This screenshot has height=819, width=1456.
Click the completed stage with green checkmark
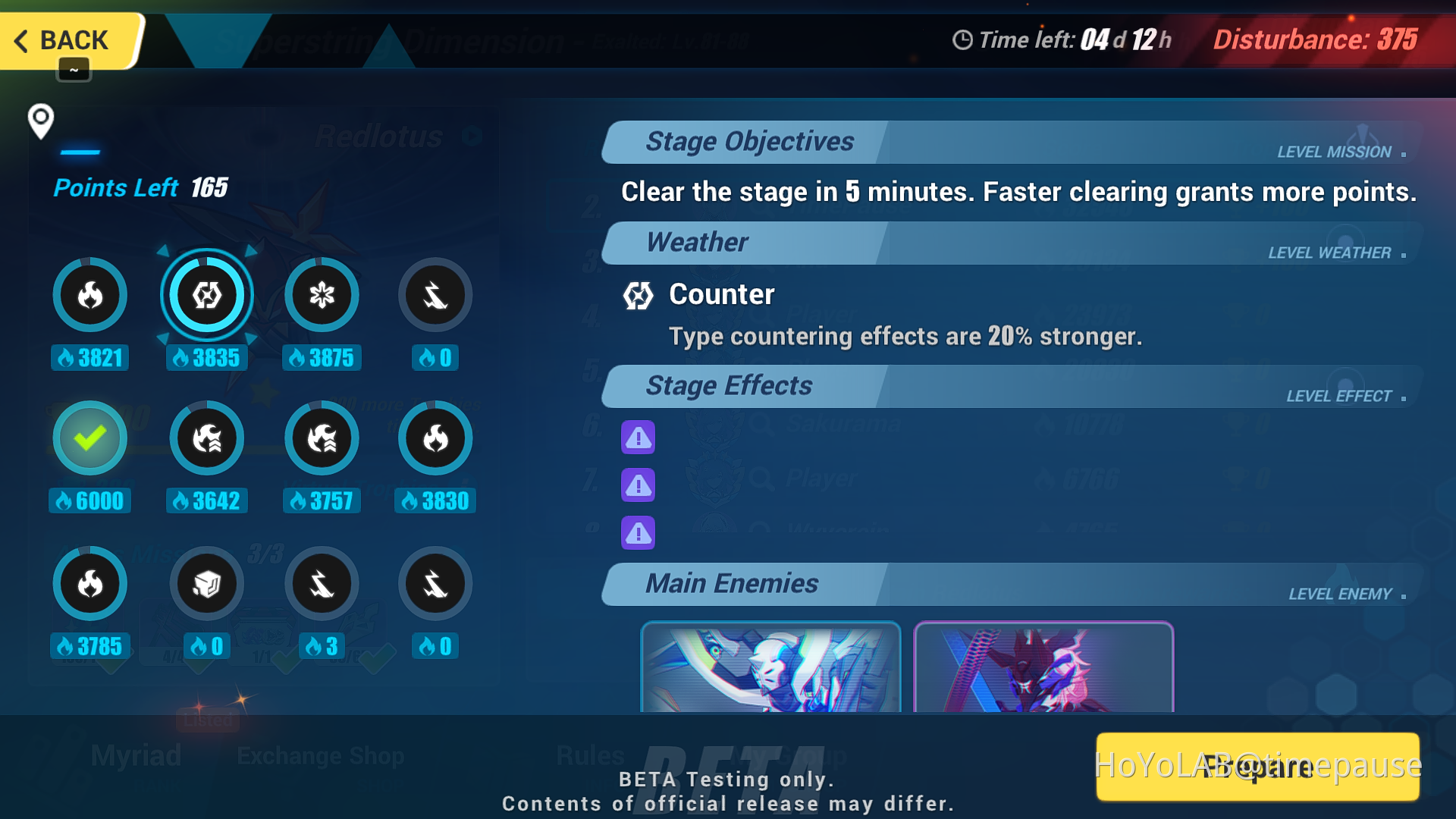coord(89,438)
